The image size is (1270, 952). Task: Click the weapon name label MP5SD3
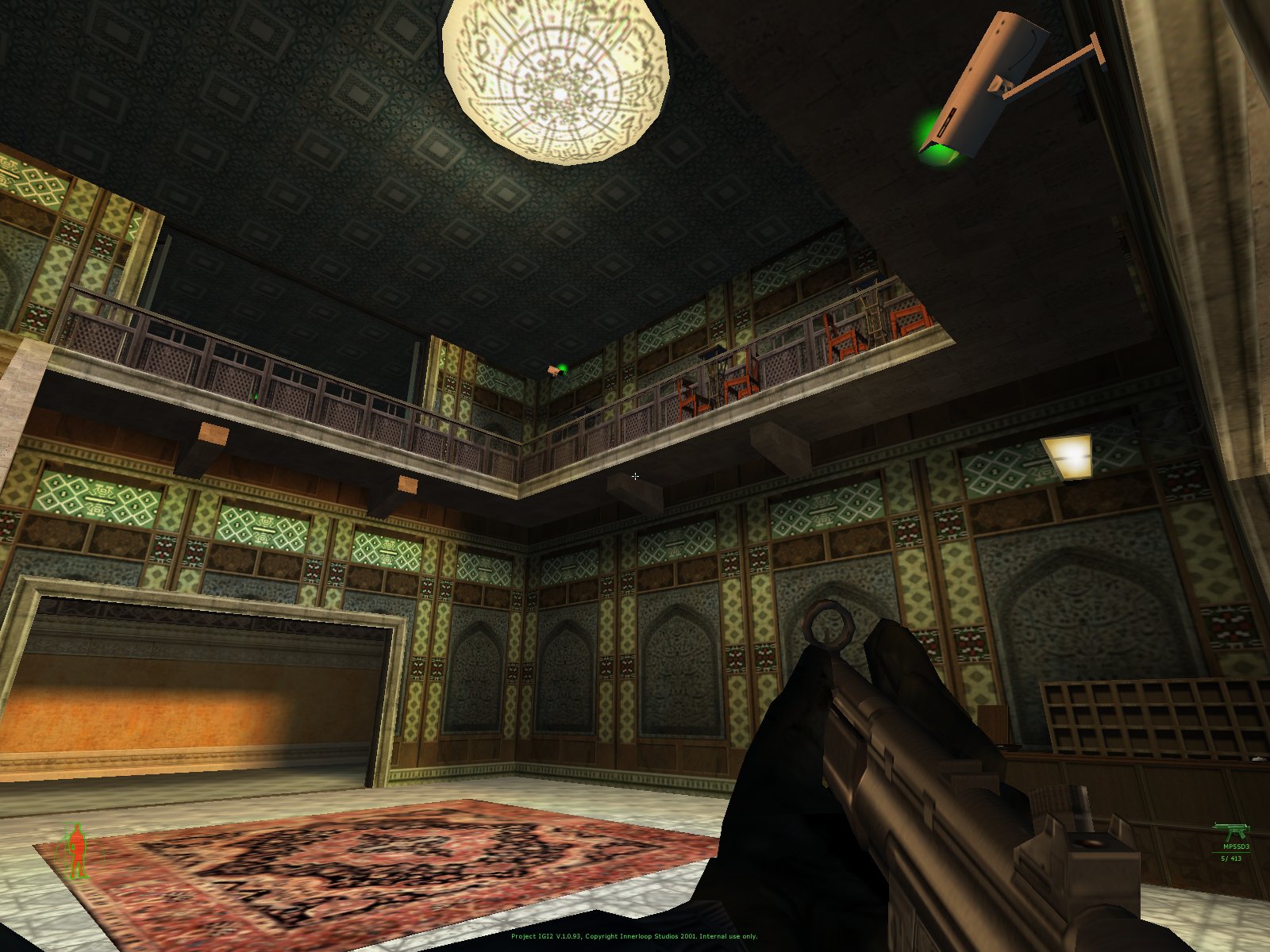(1236, 846)
